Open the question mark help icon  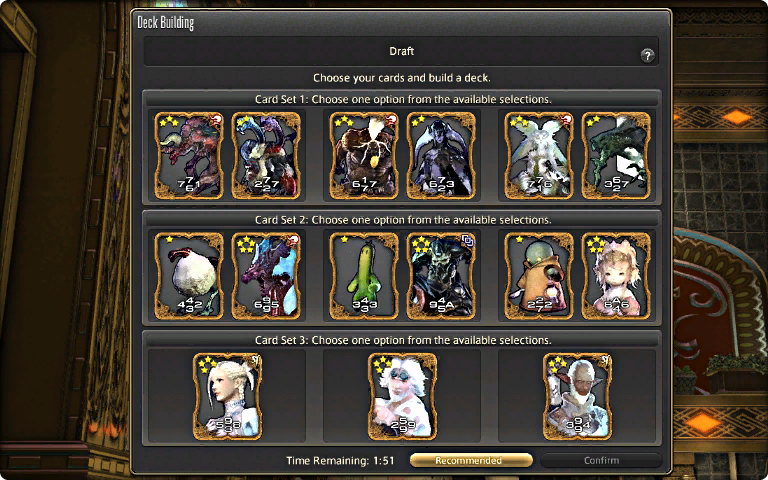(647, 56)
